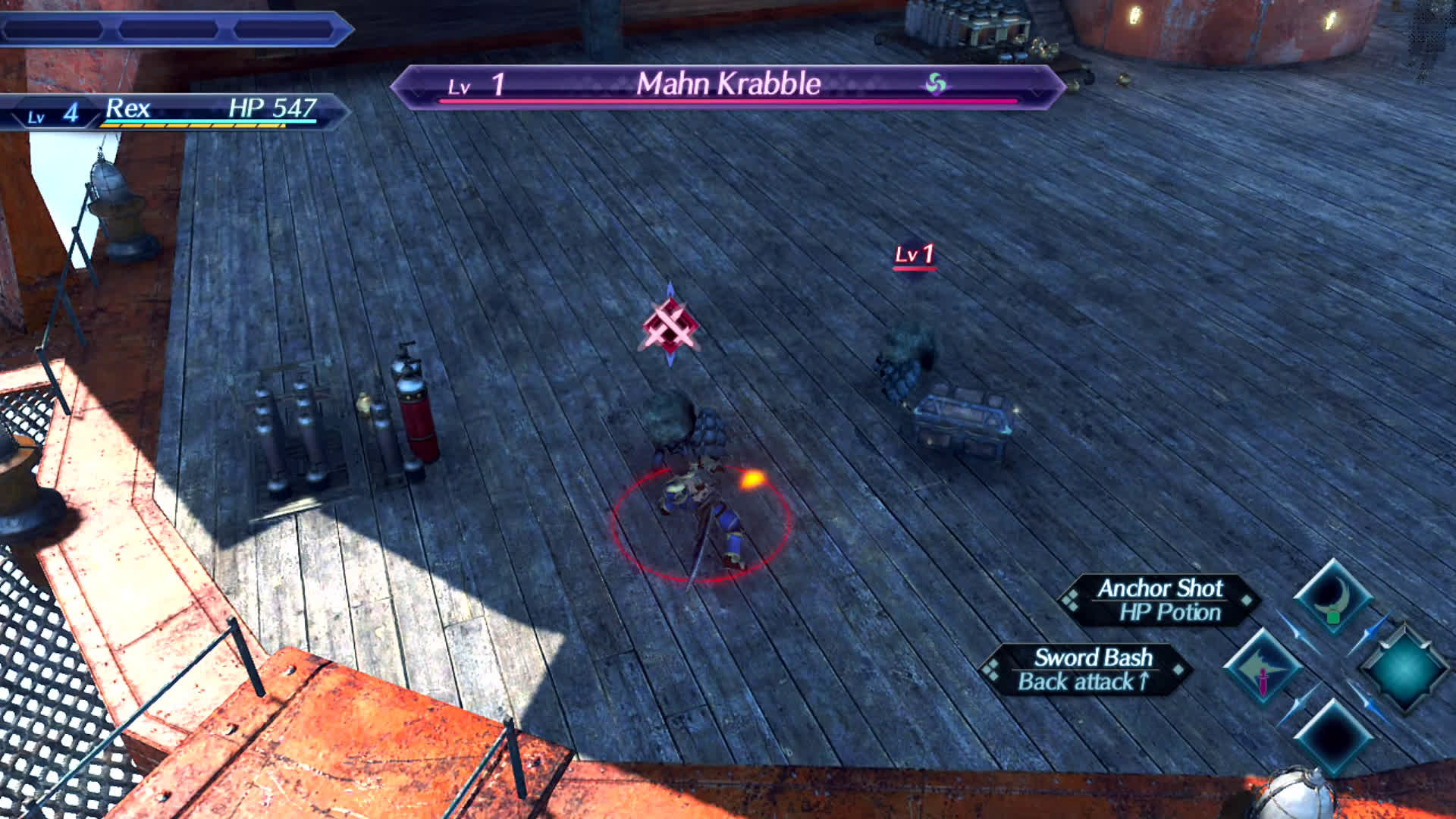The image size is (1456, 819).
Task: Select the Sword Bash Back attack label
Action: 1086,669
